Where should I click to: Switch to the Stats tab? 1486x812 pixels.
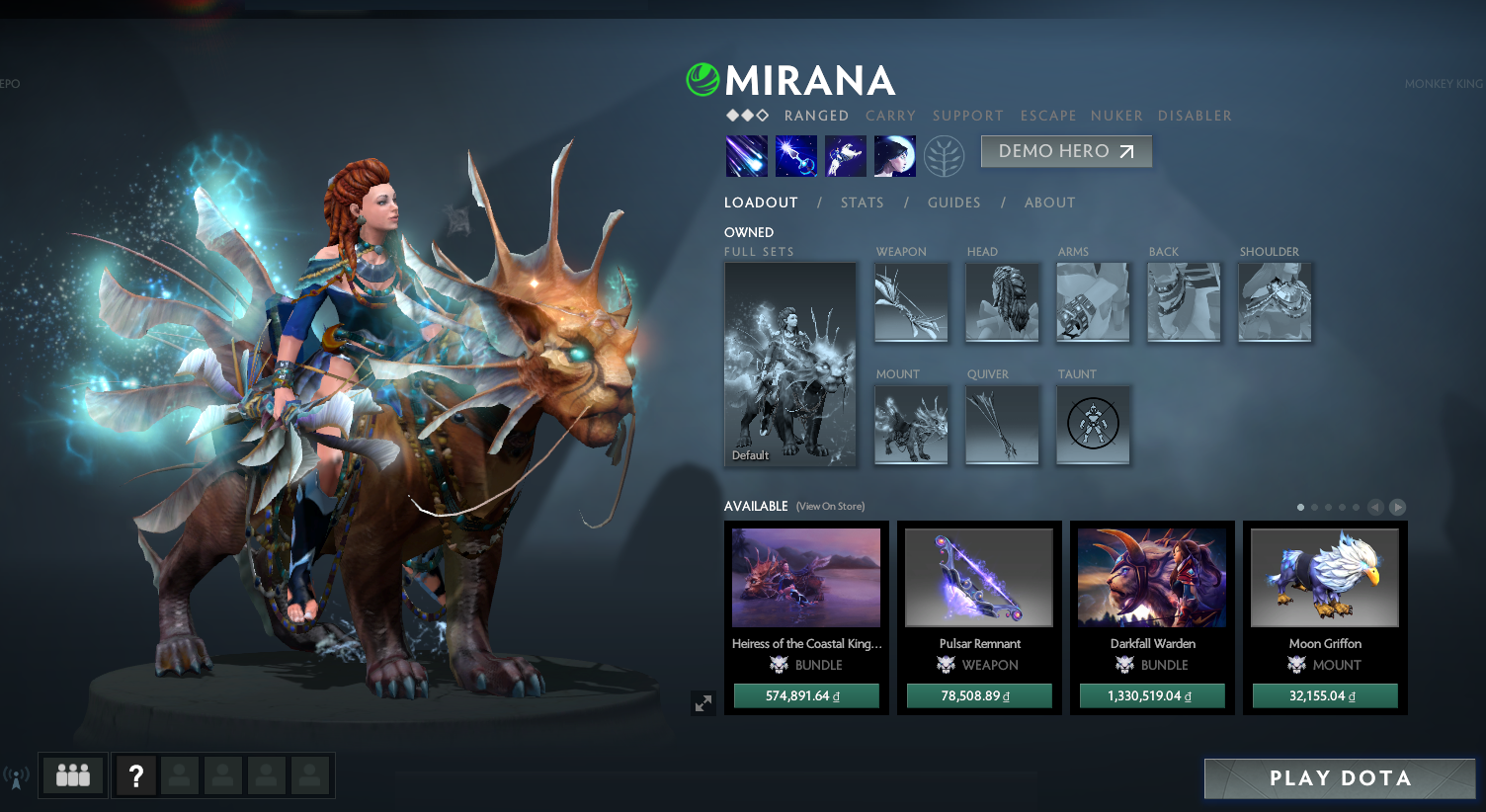[862, 203]
